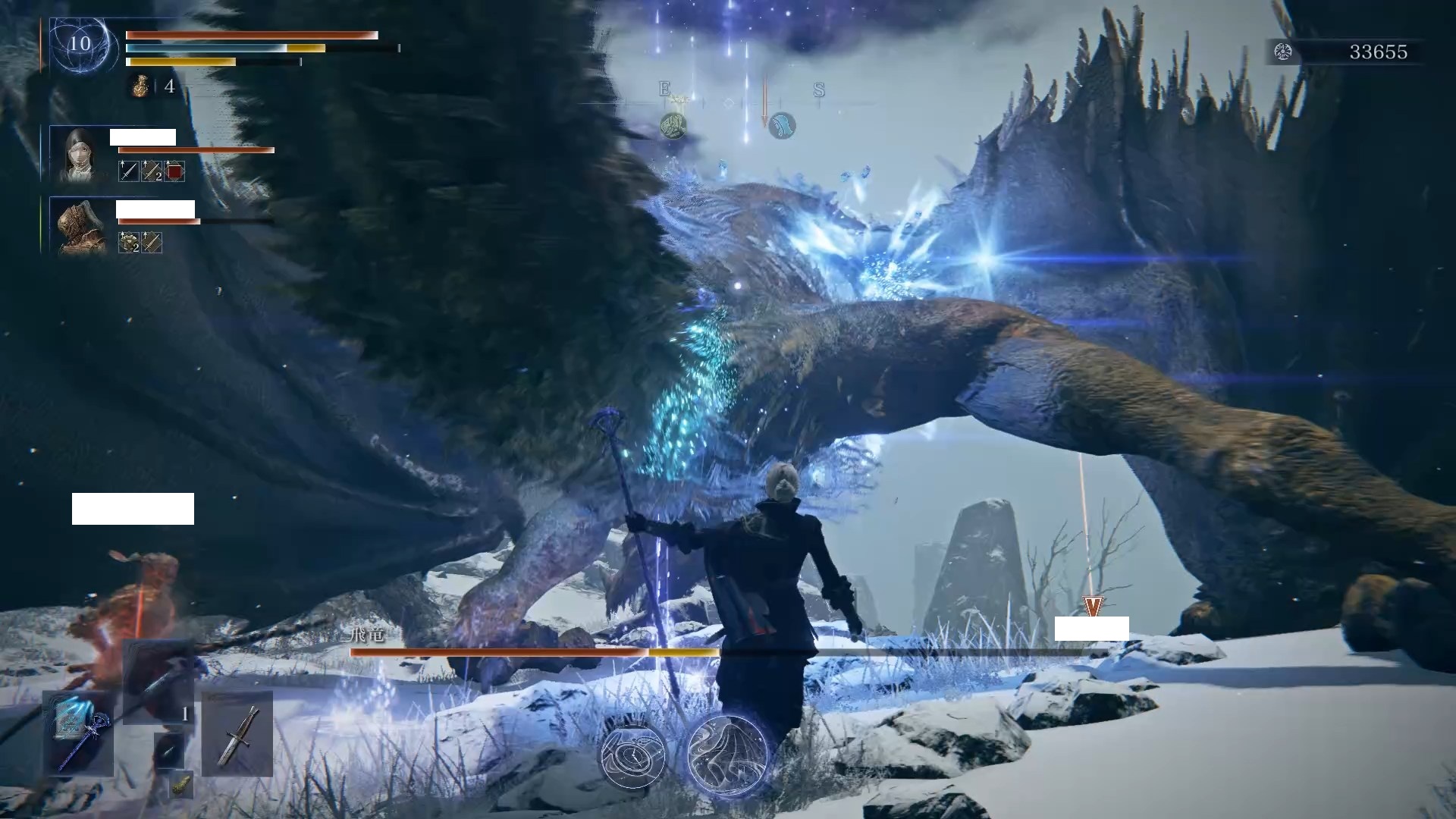Select the golden flask icon
The width and height of the screenshot is (1456, 819).
141,86
